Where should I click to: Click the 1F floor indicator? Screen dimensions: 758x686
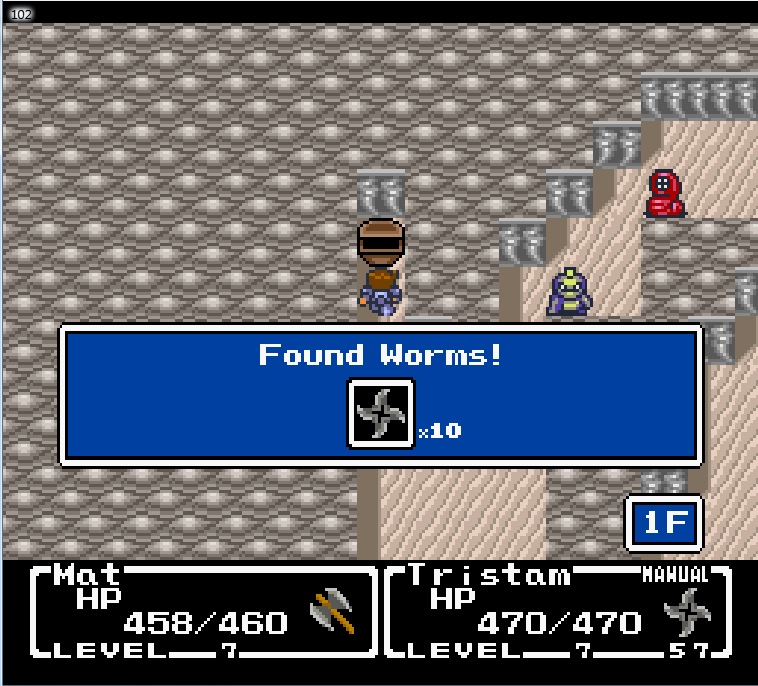(664, 522)
